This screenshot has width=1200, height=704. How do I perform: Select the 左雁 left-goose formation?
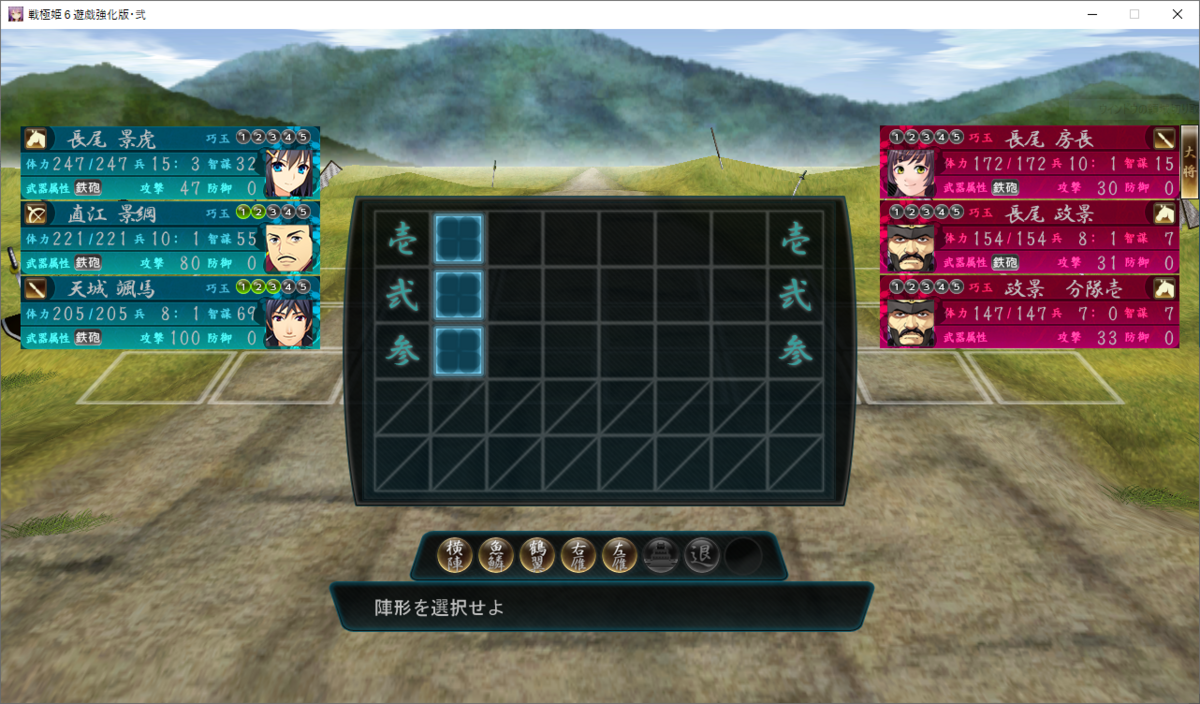click(x=619, y=554)
